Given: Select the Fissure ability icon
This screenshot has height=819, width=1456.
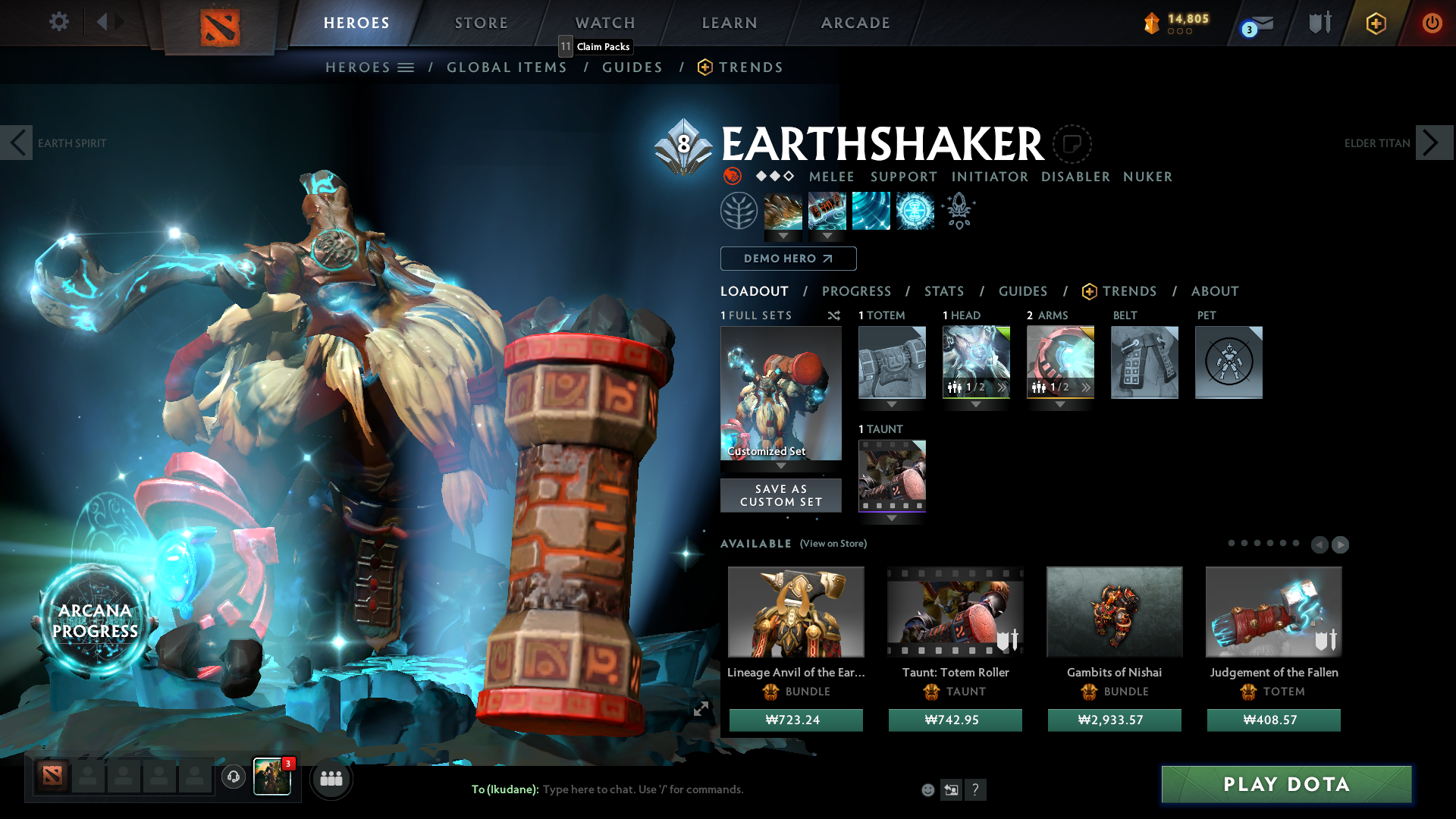Looking at the screenshot, I should [783, 211].
